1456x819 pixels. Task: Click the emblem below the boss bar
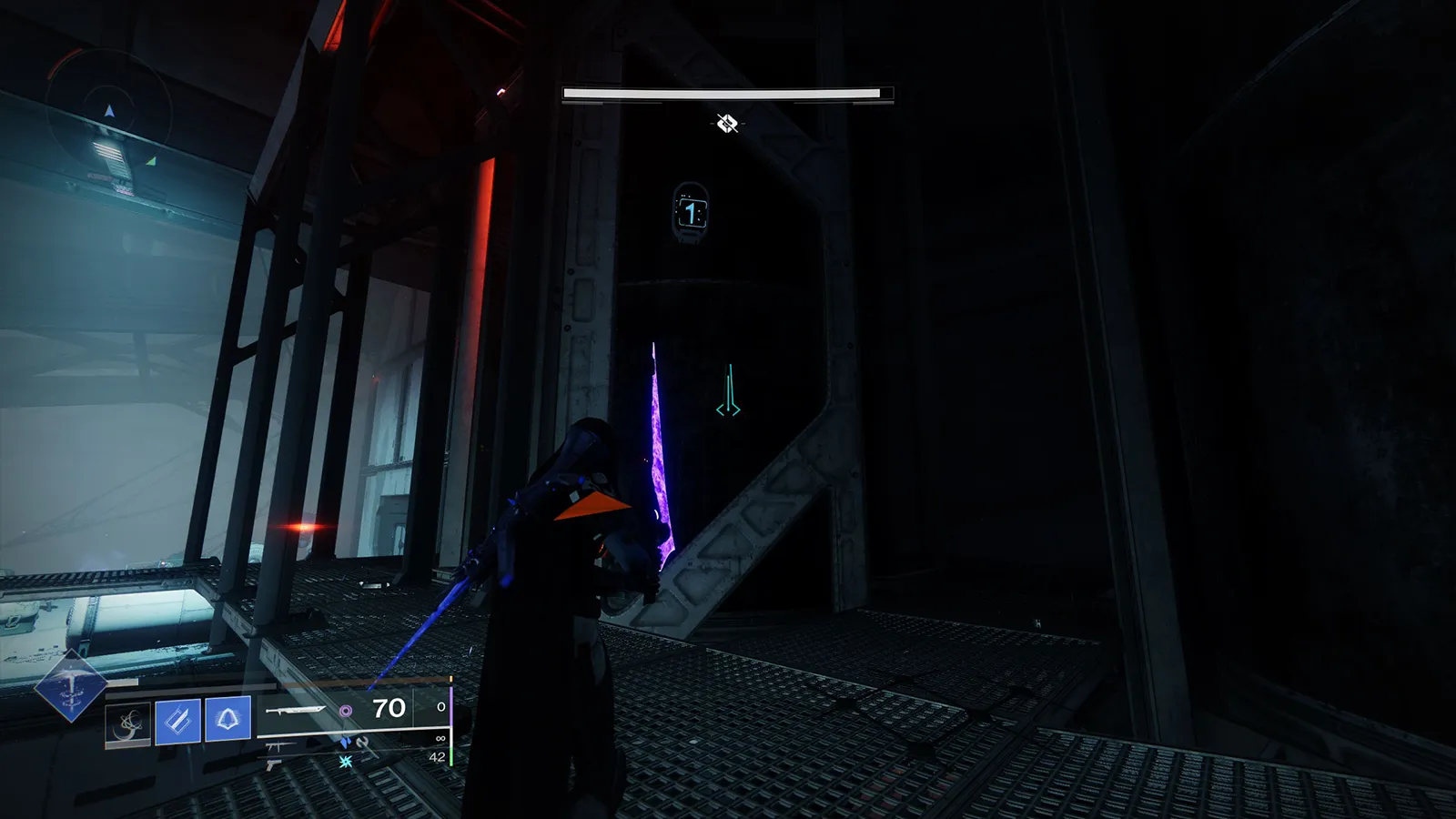tap(726, 123)
